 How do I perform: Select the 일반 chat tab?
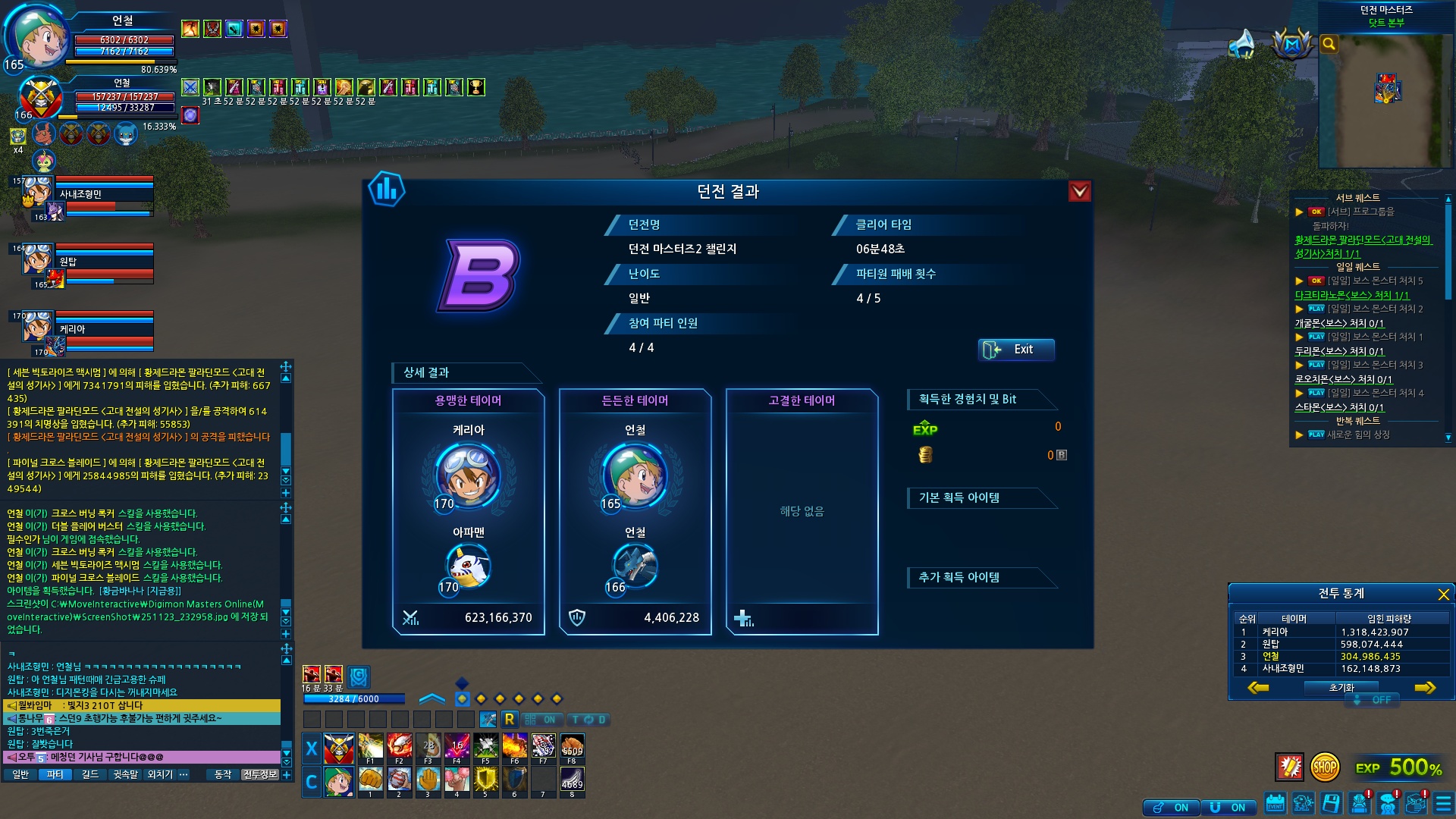pos(20,774)
